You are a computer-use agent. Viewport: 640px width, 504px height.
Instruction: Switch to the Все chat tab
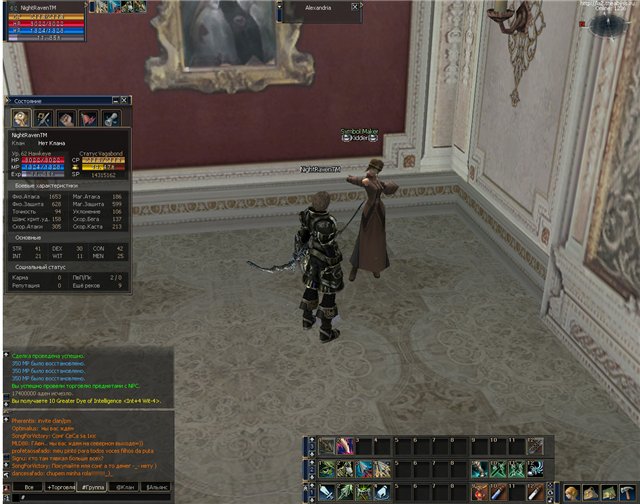[28, 487]
